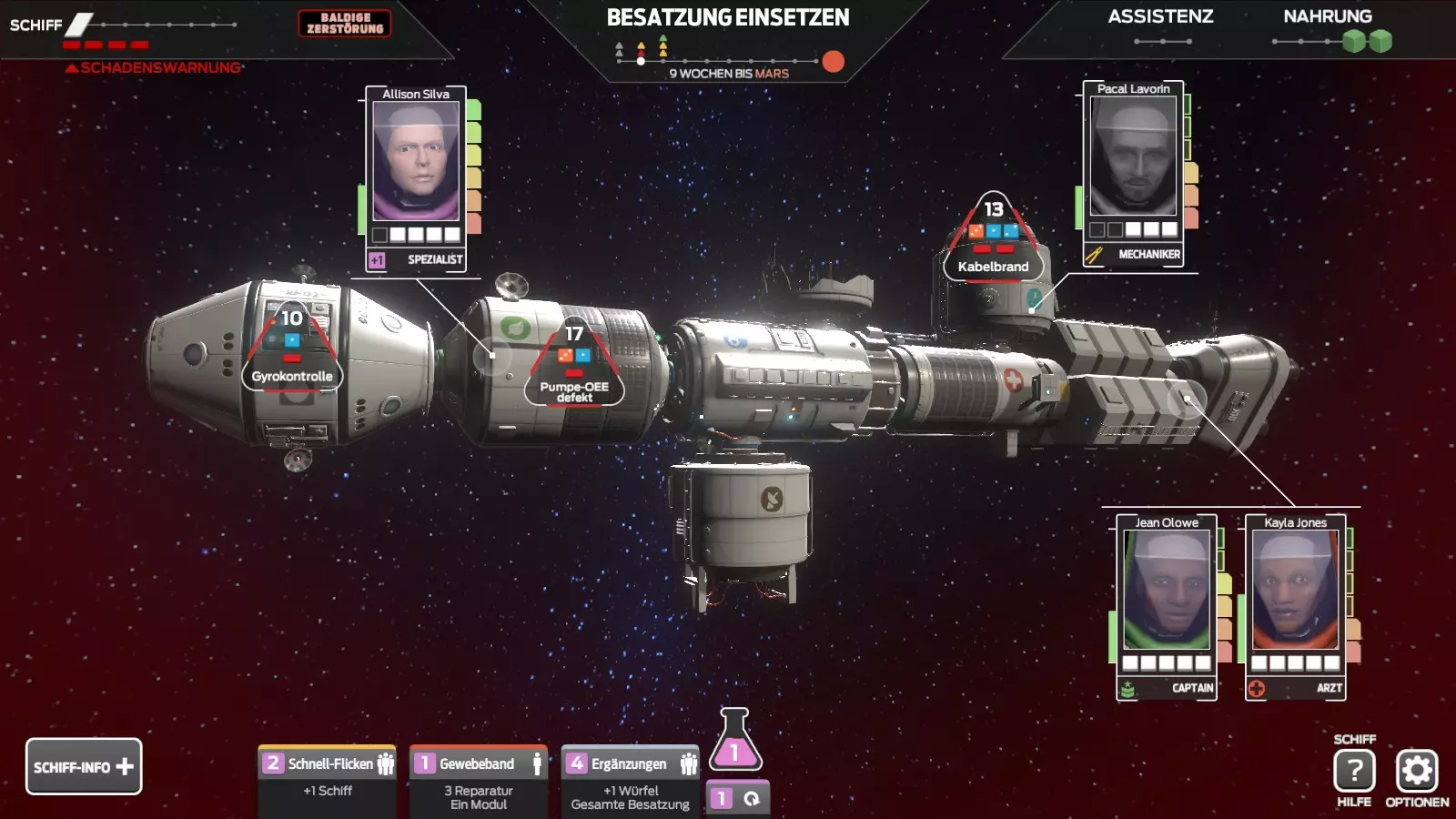Viewport: 1456px width, 819px height.
Task: Choose captain Jean Olowe's portrait
Action: (1167, 590)
